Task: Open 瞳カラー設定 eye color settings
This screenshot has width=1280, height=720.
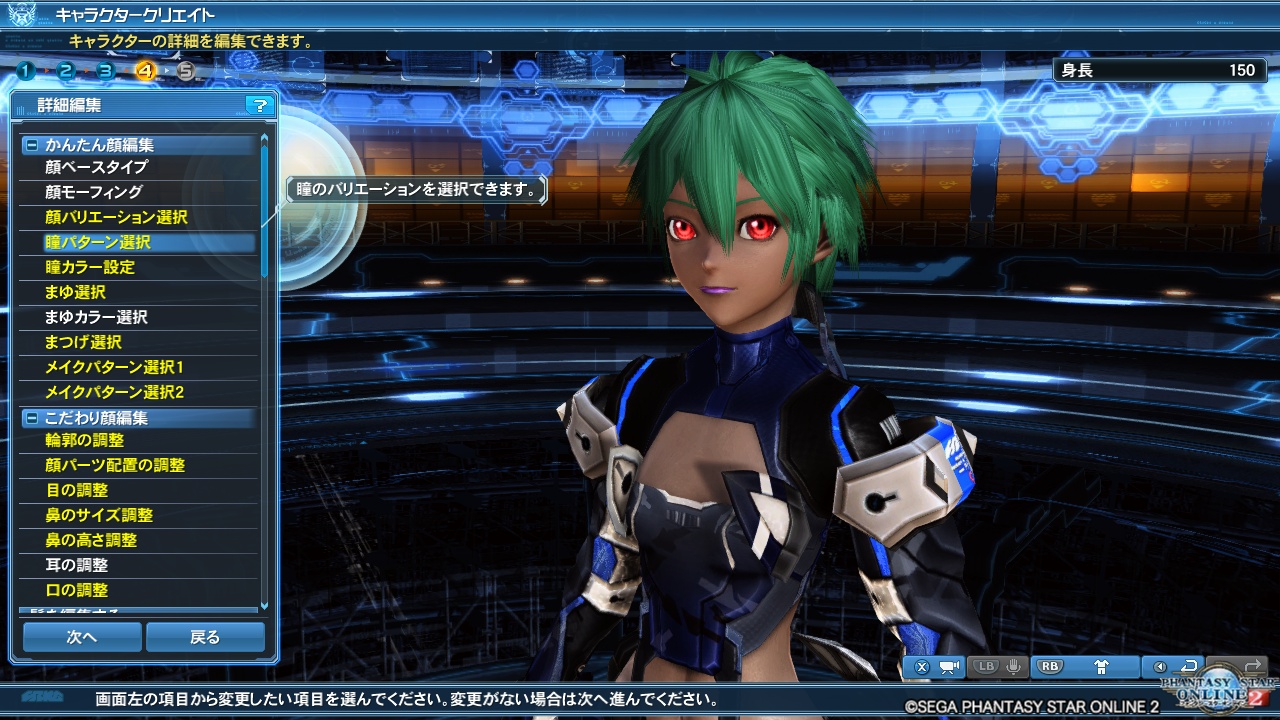Action: [x=90, y=267]
